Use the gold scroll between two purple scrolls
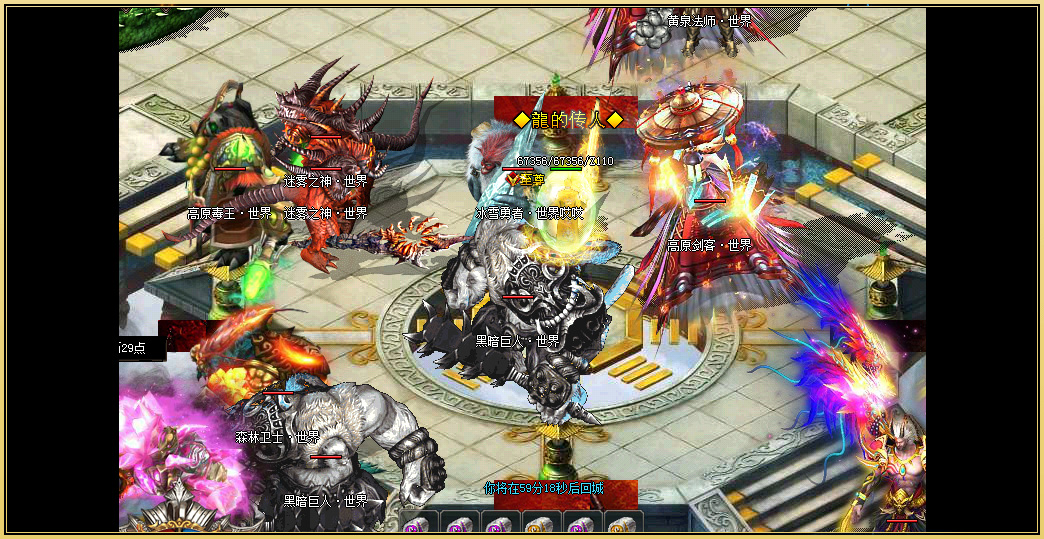Screen dimensions: 1044x539 [540, 524]
